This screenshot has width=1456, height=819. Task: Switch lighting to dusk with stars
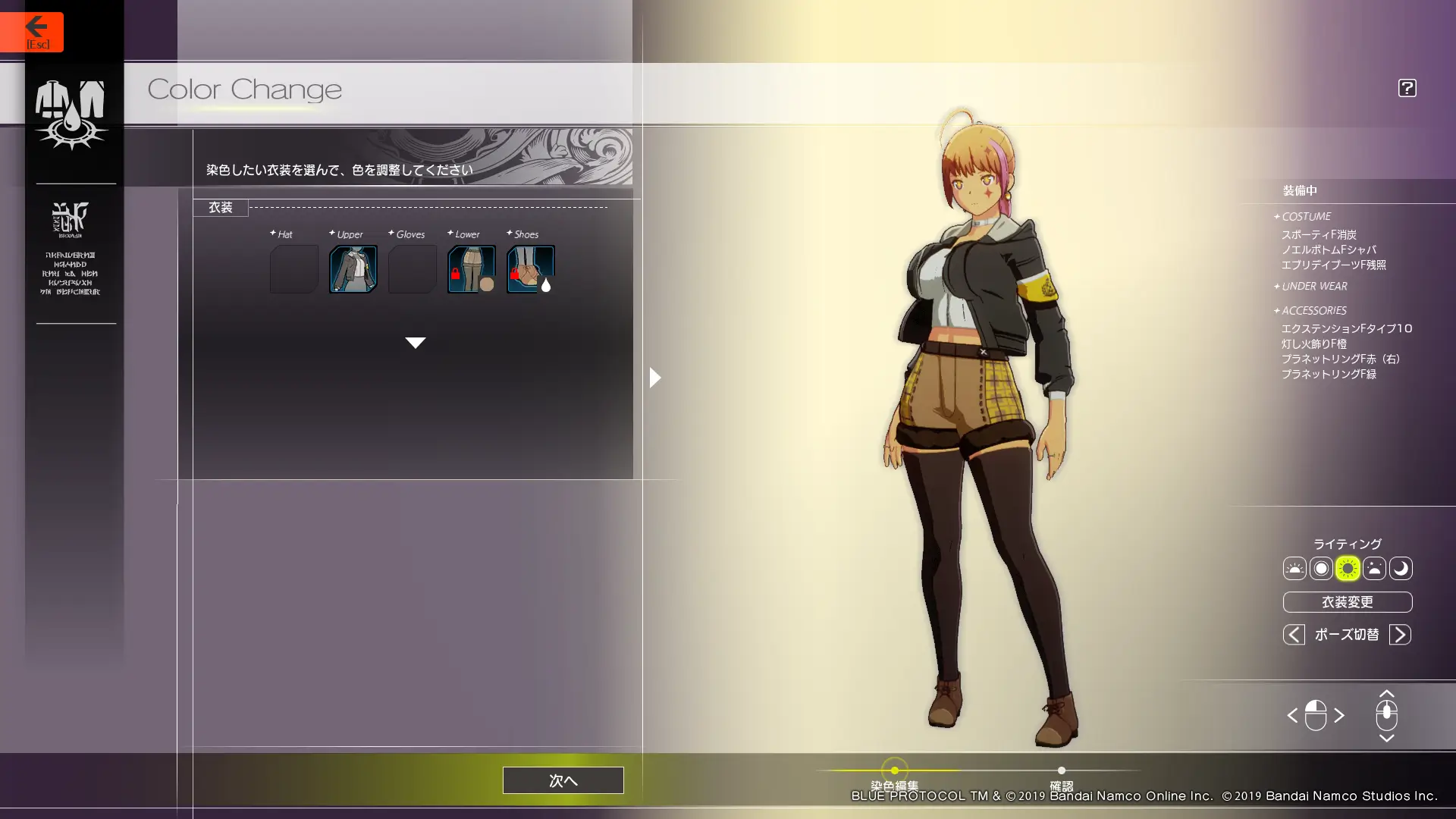(1374, 569)
